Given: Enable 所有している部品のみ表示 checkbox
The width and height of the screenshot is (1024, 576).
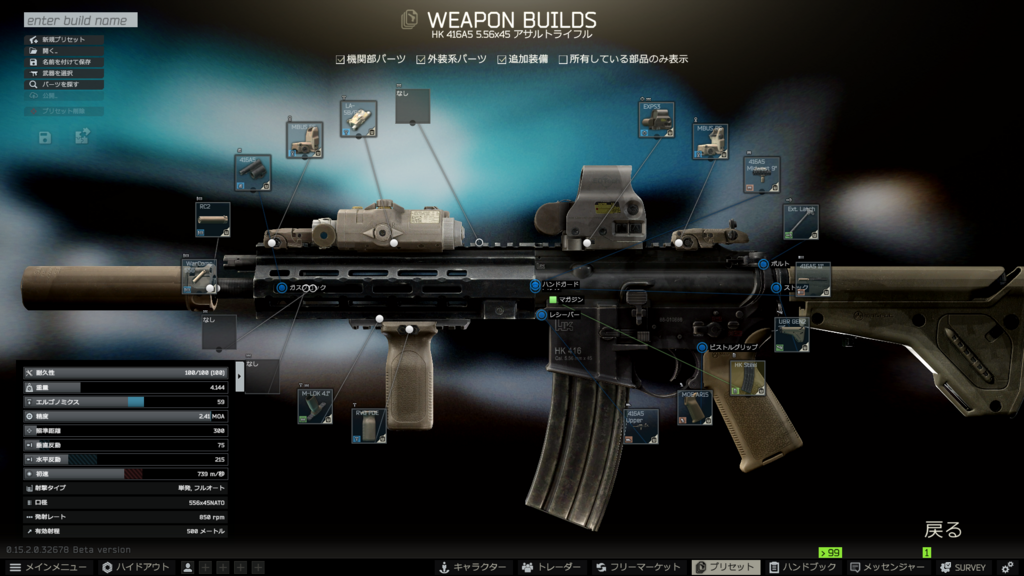Looking at the screenshot, I should pyautogui.click(x=563, y=59).
